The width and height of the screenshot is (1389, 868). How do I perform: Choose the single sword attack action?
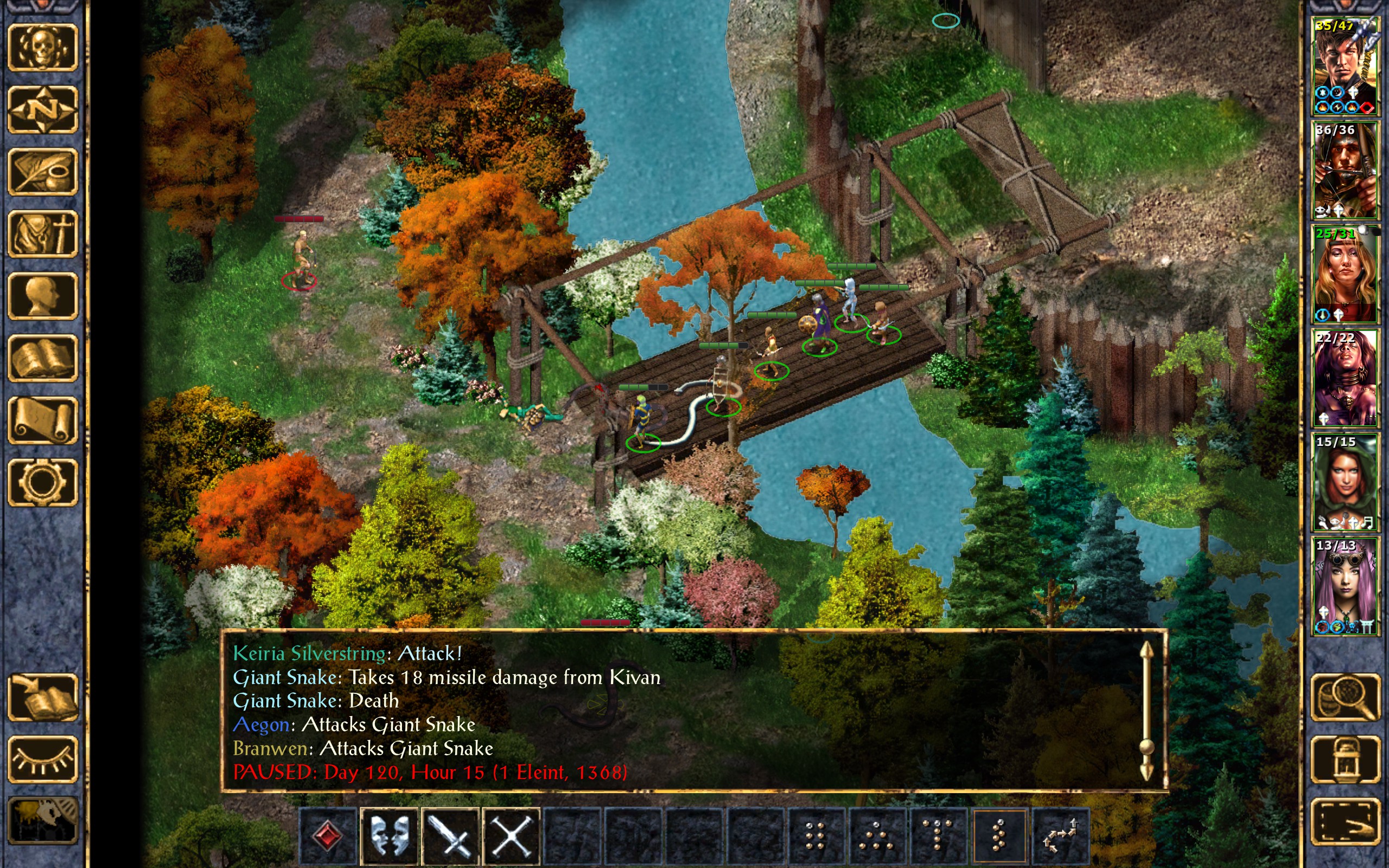[450, 837]
